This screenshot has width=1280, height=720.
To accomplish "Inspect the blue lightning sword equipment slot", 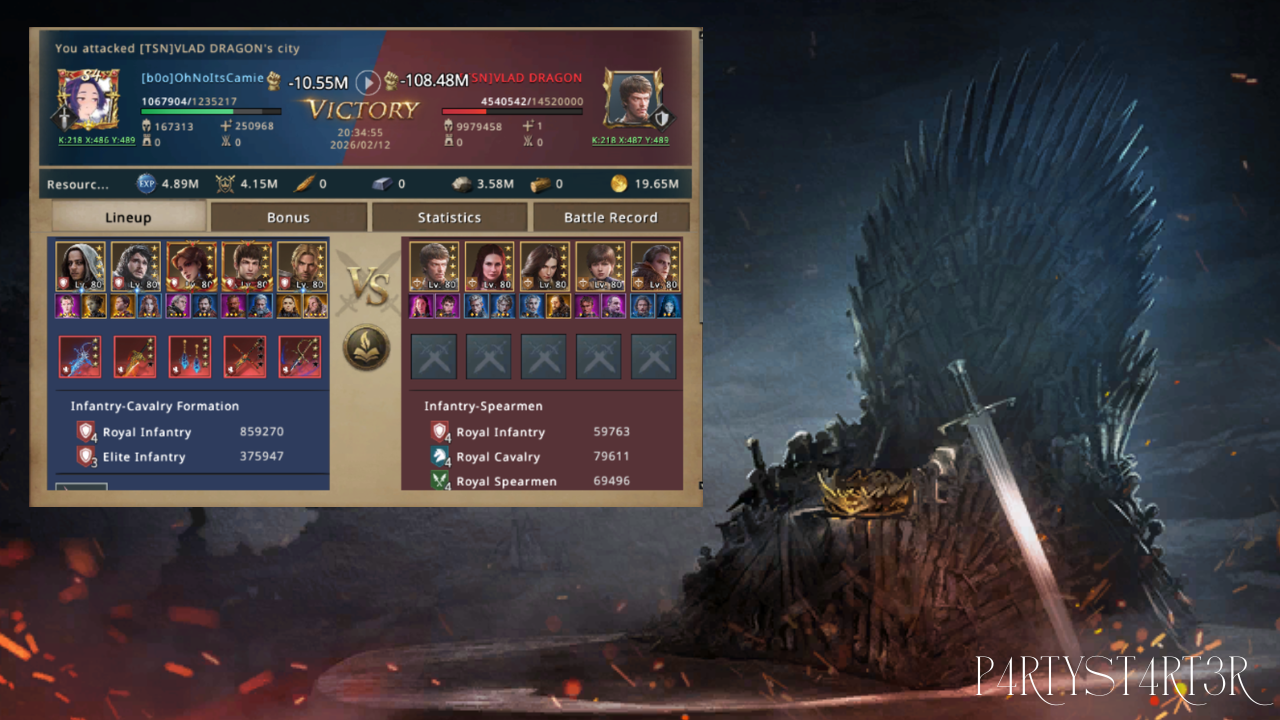I will tap(80, 357).
